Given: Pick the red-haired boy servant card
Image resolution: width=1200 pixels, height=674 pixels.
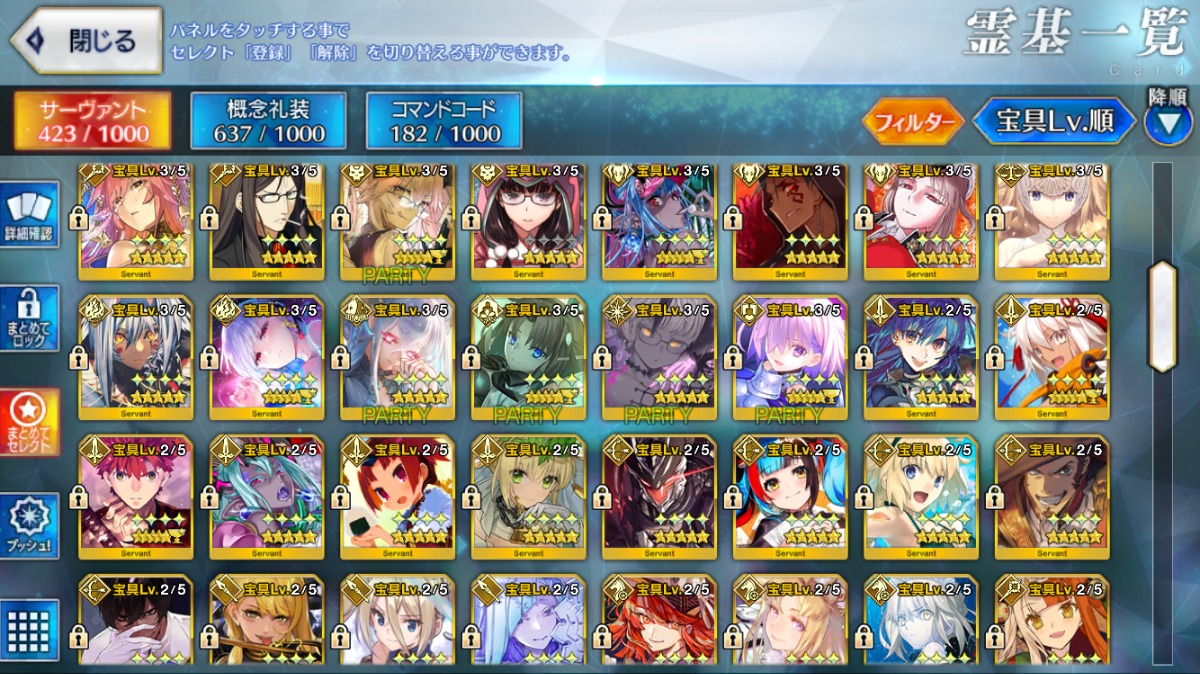Looking at the screenshot, I should coord(136,496).
